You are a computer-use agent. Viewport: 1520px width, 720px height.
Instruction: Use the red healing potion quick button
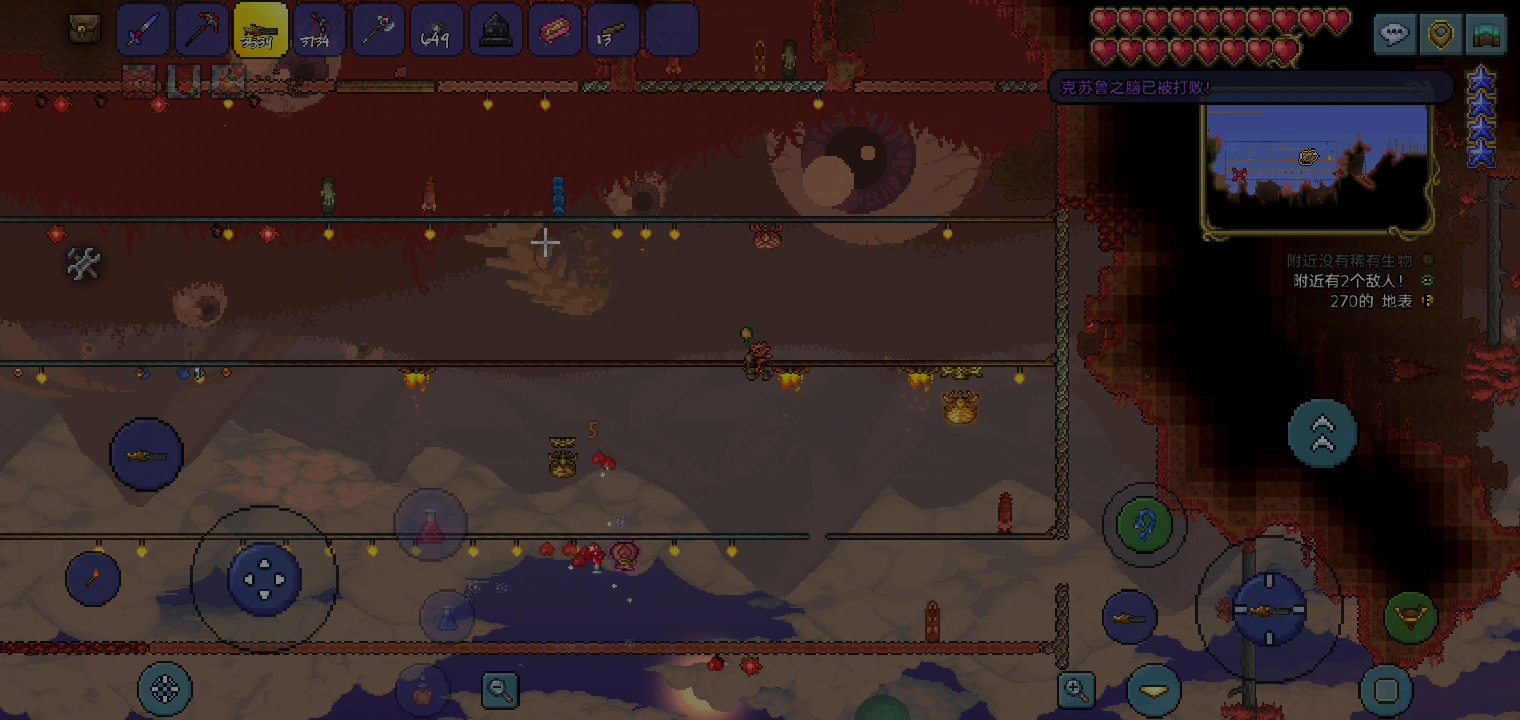click(x=430, y=525)
